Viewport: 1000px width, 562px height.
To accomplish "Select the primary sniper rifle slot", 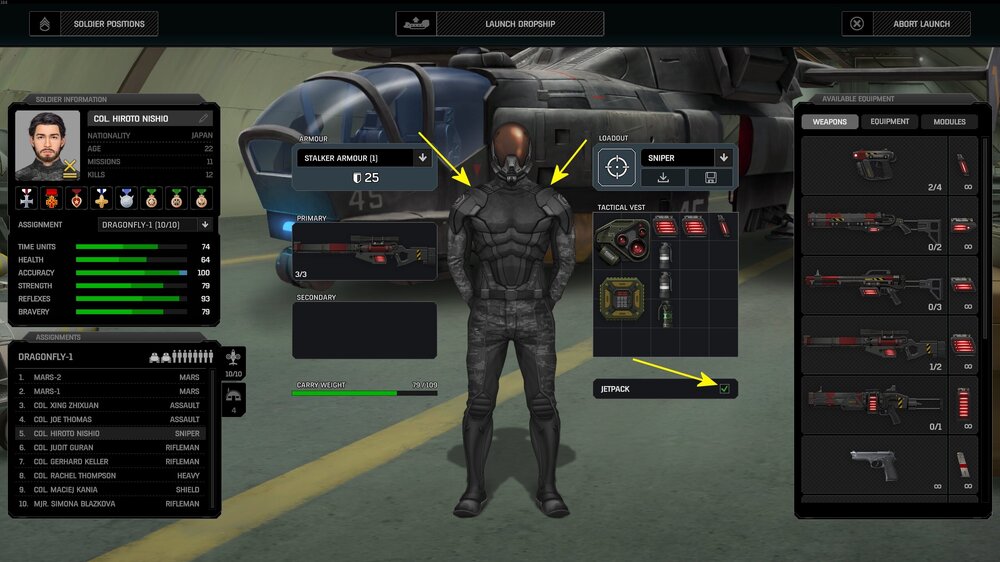I will (x=364, y=251).
